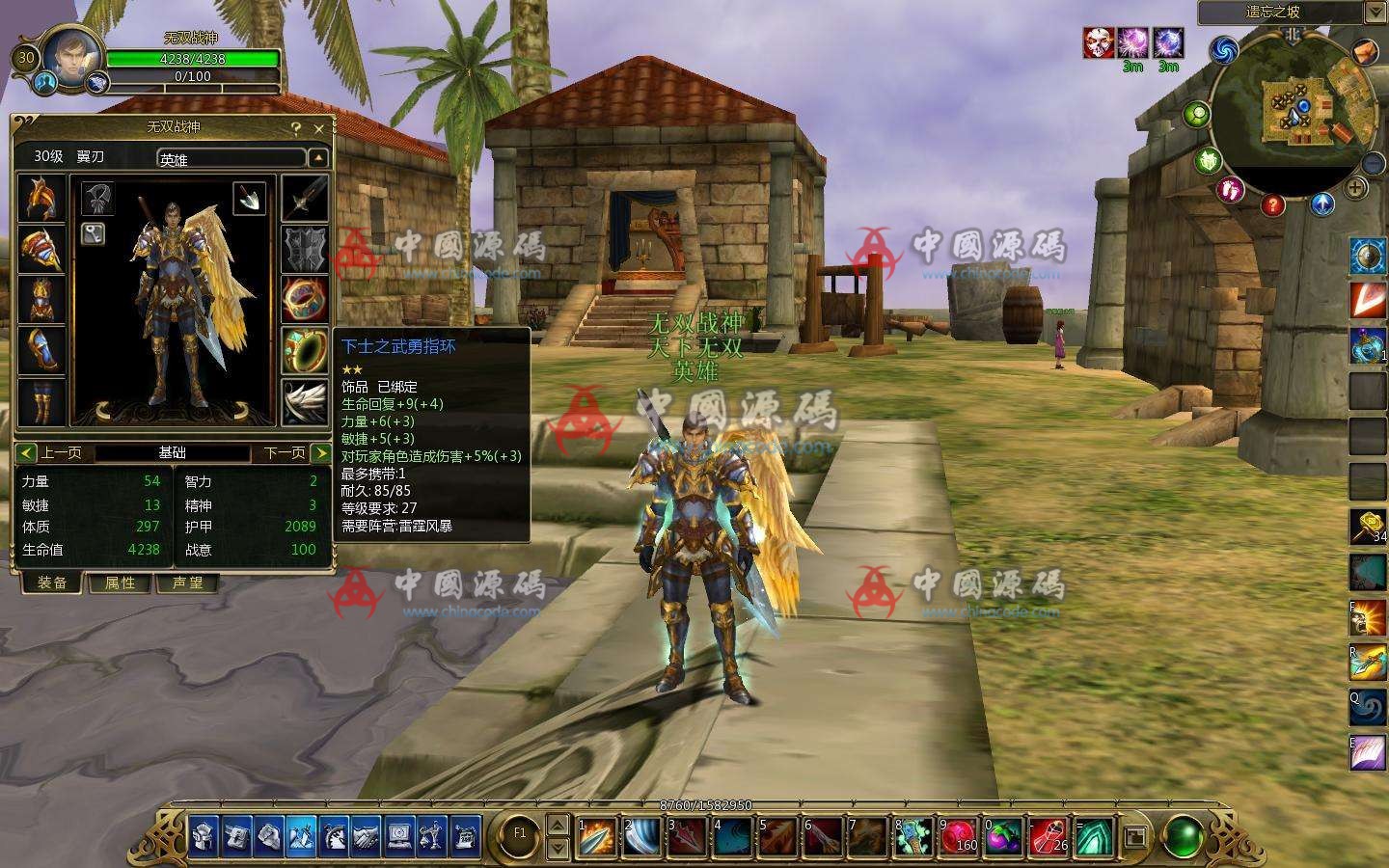Close the 无双战神 character panel

point(319,128)
